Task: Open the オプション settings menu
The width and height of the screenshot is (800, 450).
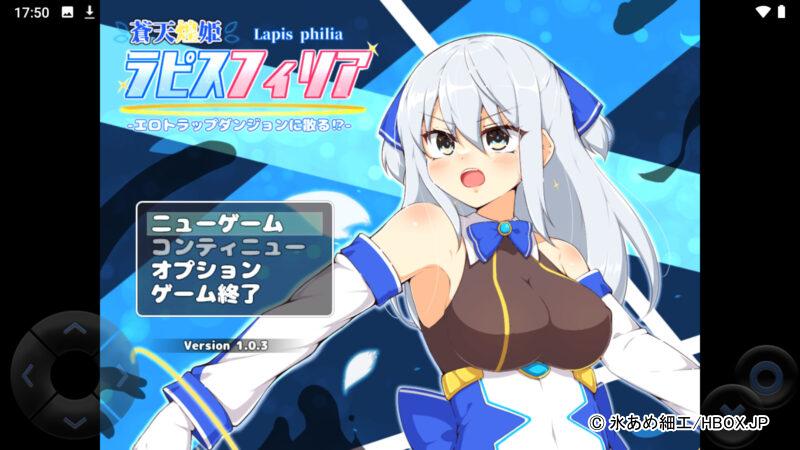Action: click(206, 270)
